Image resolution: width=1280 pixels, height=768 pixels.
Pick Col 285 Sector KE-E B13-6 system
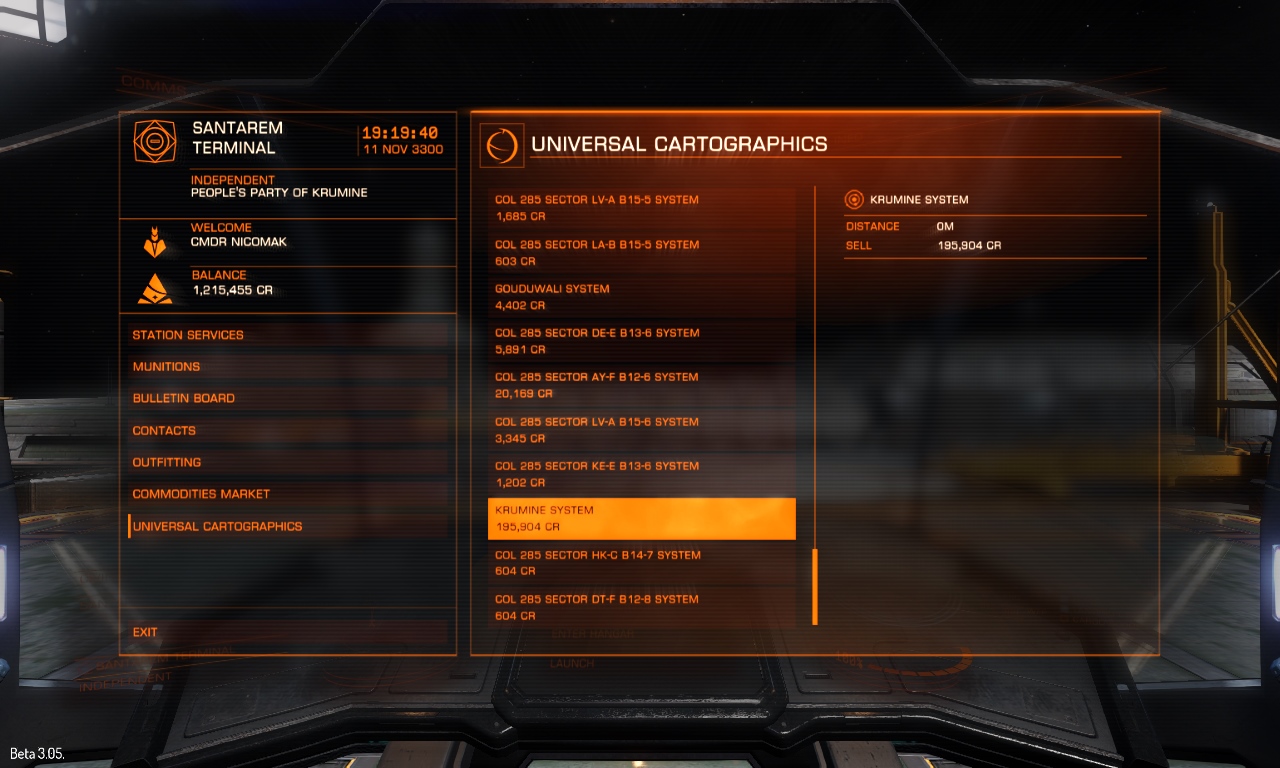[x=641, y=474]
